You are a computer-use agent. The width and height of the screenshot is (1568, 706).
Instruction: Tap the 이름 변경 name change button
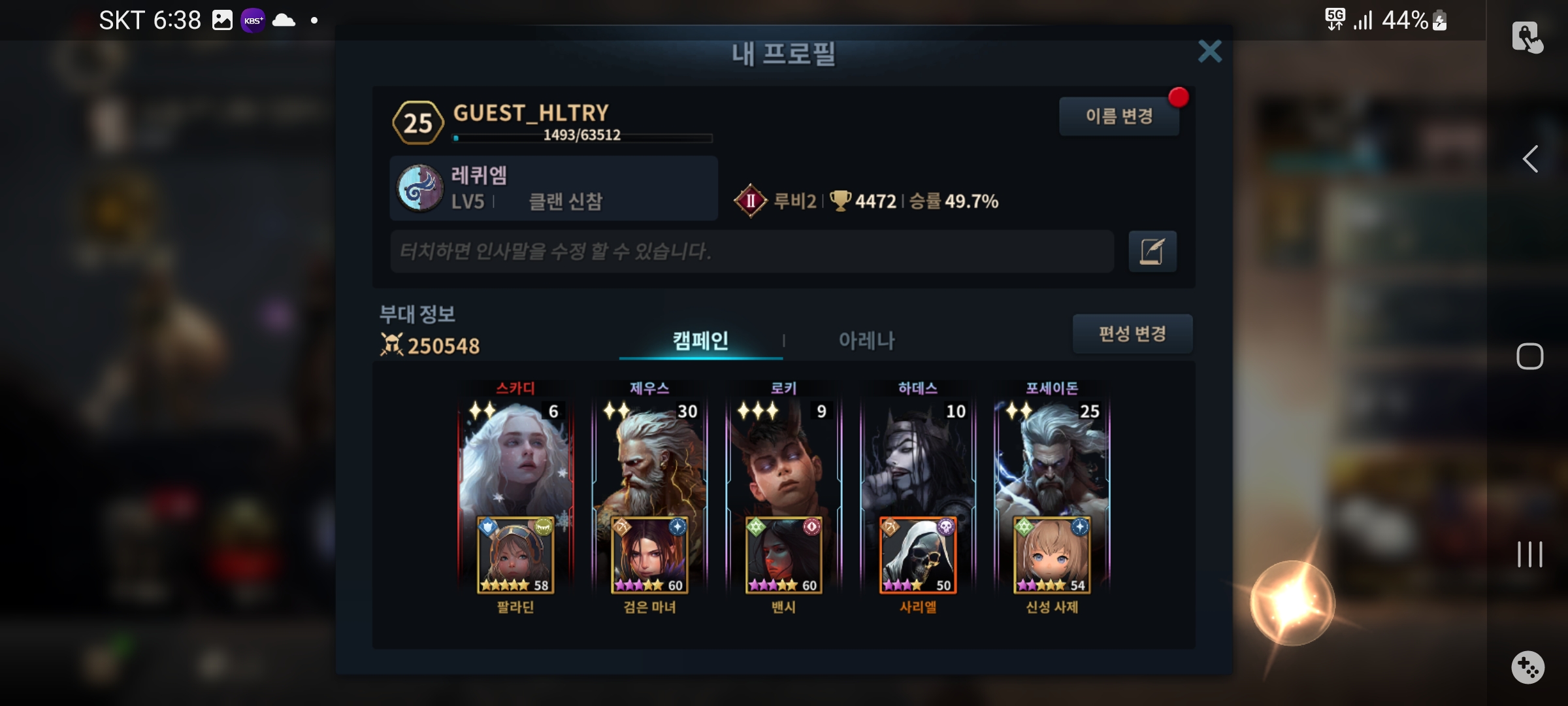tap(1119, 116)
